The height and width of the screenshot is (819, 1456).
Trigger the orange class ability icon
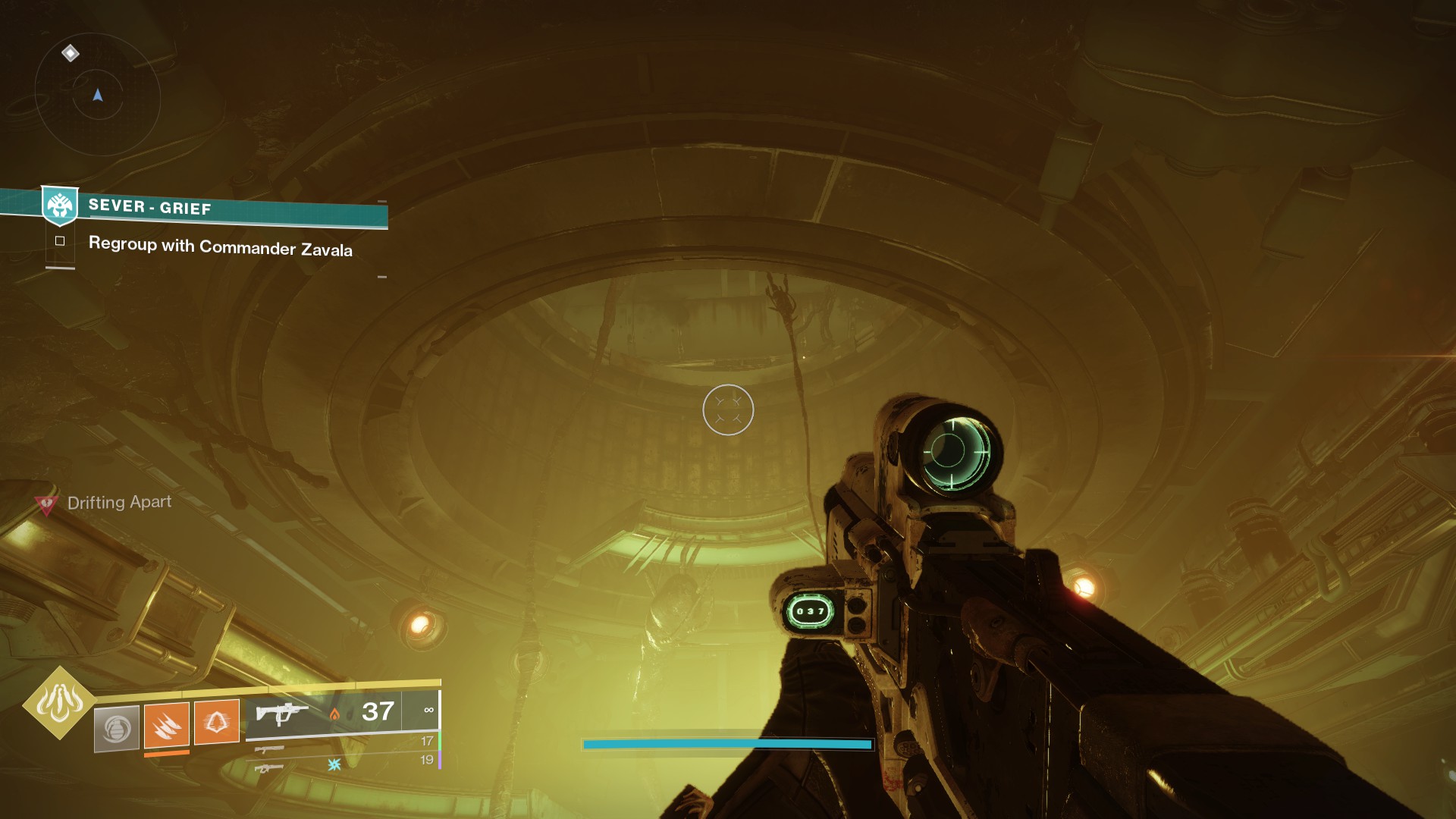[216, 721]
